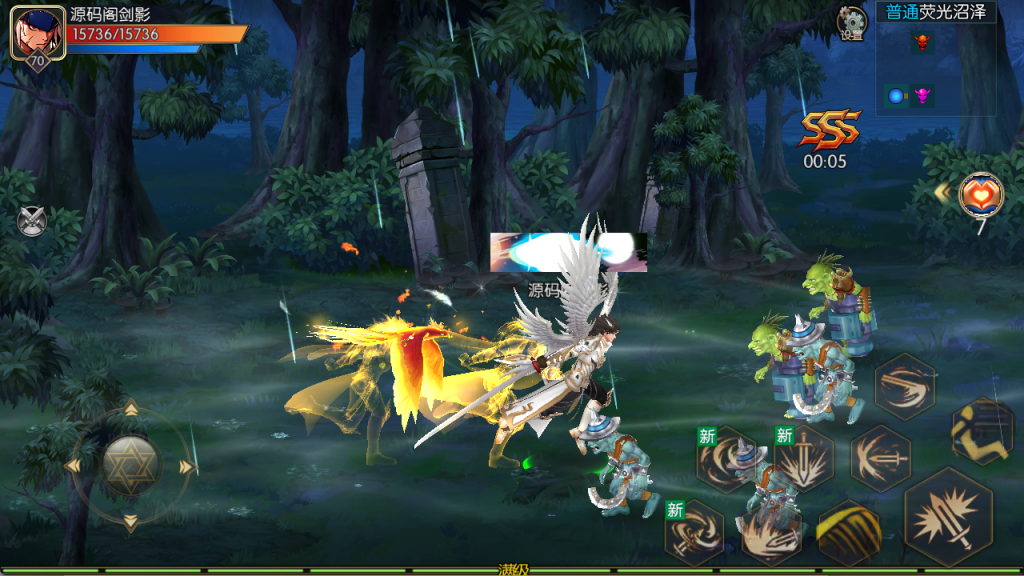Toggle the crossed swords auto-battle icon
The image size is (1024, 576).
pos(32,220)
